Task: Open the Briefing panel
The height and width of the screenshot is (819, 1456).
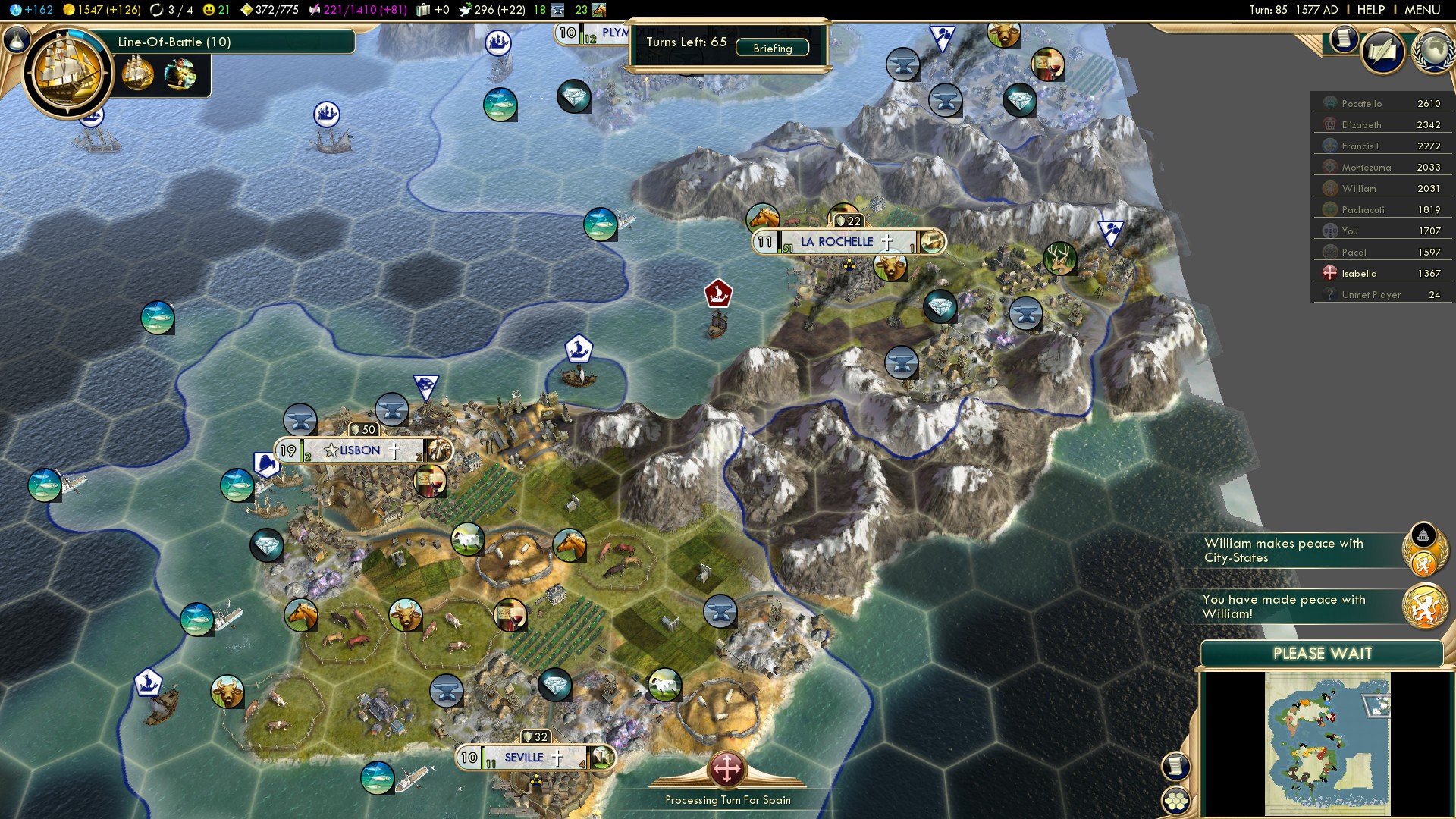Action: (772, 49)
